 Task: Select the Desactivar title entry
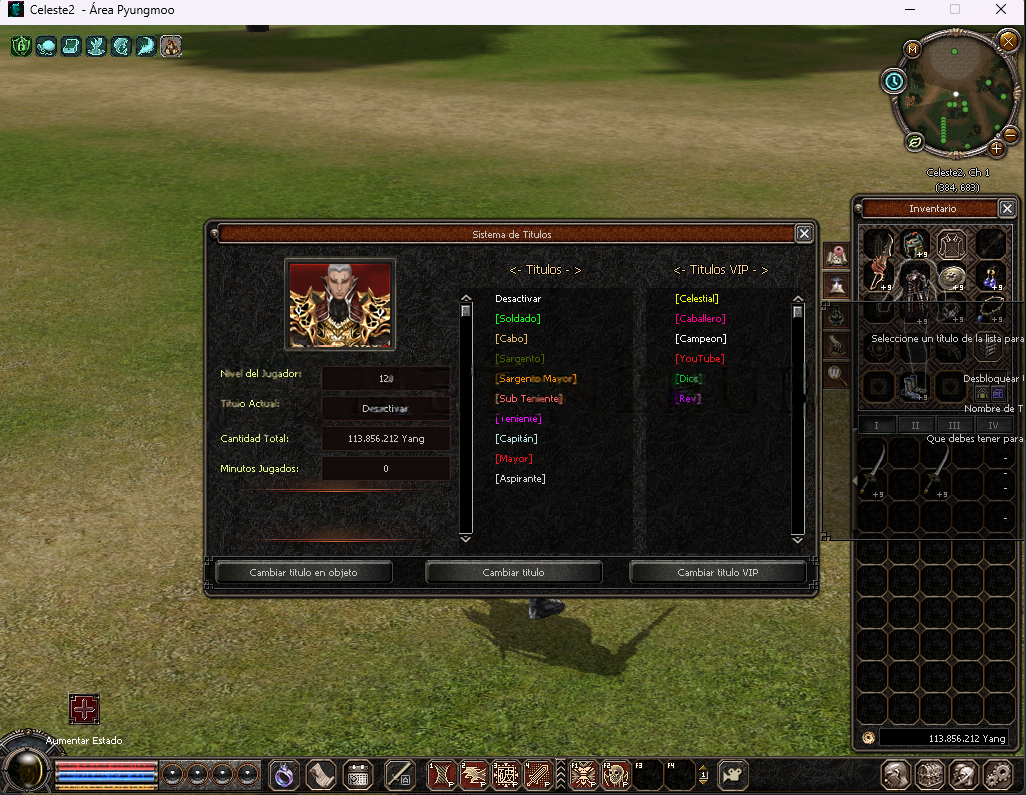[x=517, y=299]
